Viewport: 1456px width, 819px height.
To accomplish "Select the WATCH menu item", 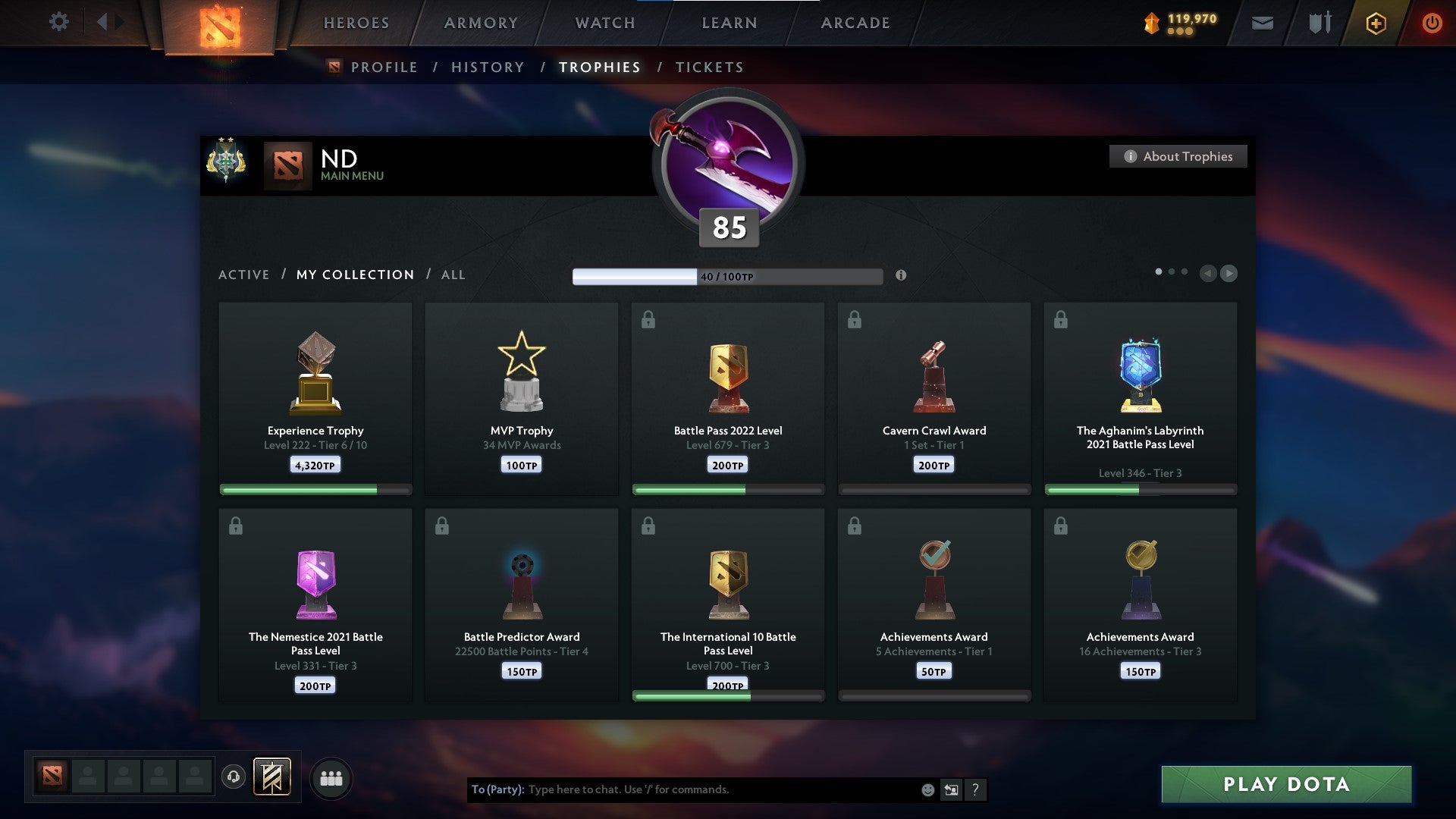I will click(x=603, y=23).
